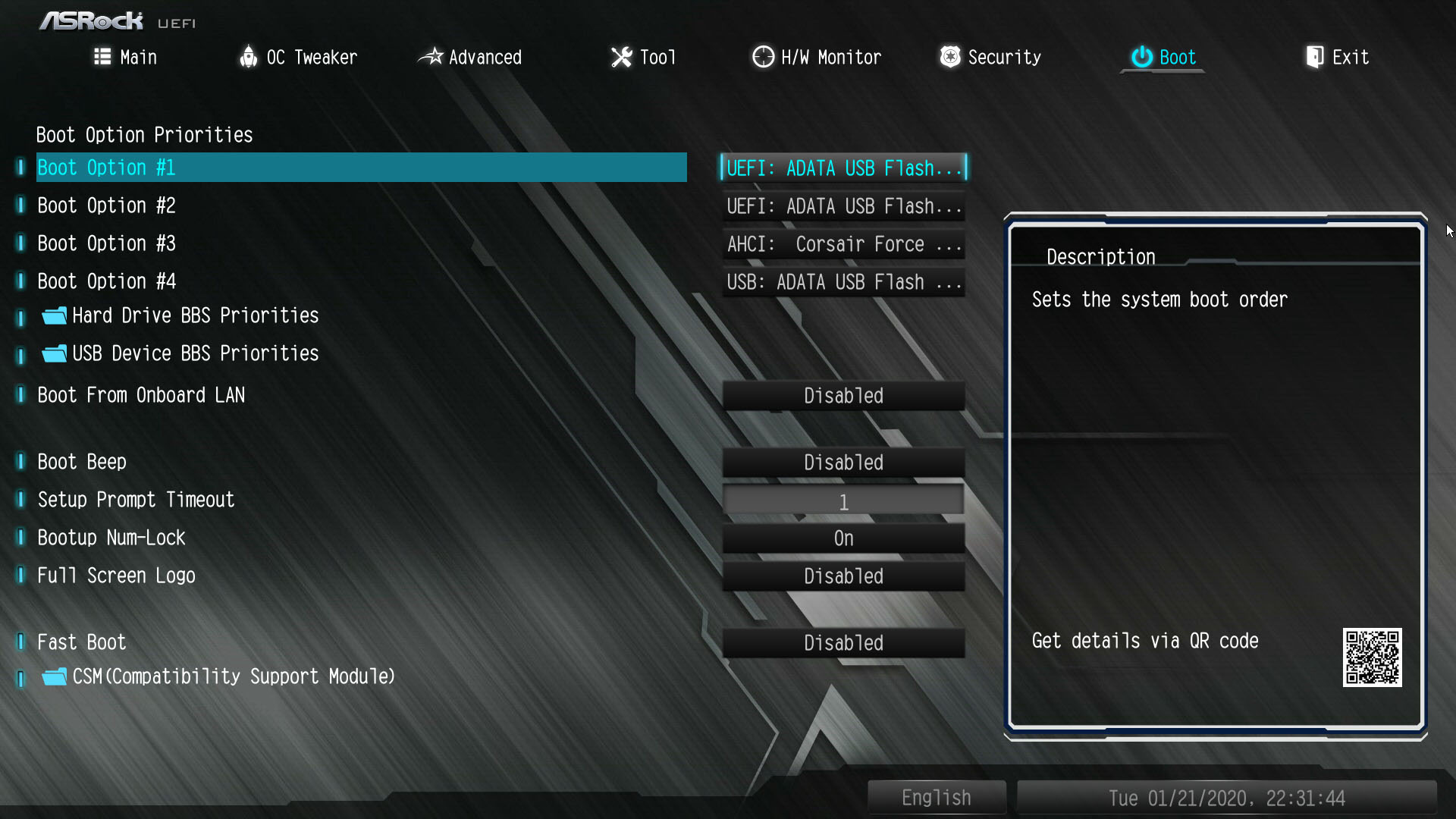
Task: Click the OC Tweaker rocket icon
Action: click(249, 57)
